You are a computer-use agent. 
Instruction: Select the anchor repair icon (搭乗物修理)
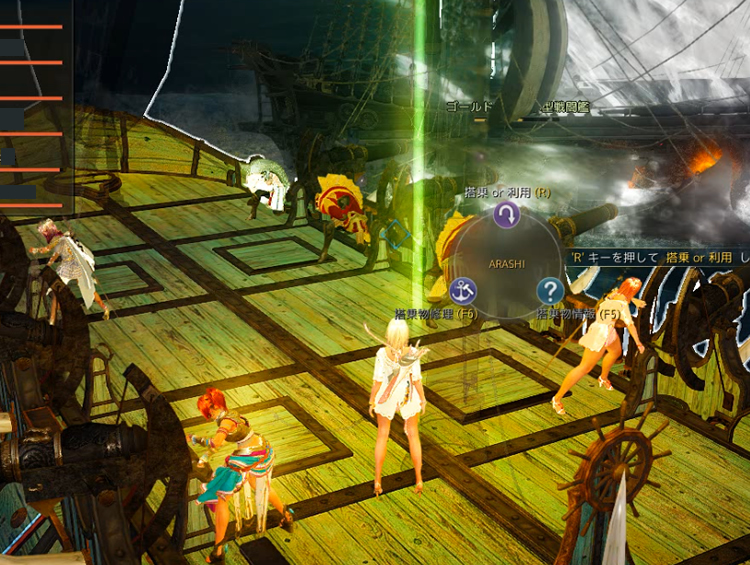(463, 291)
